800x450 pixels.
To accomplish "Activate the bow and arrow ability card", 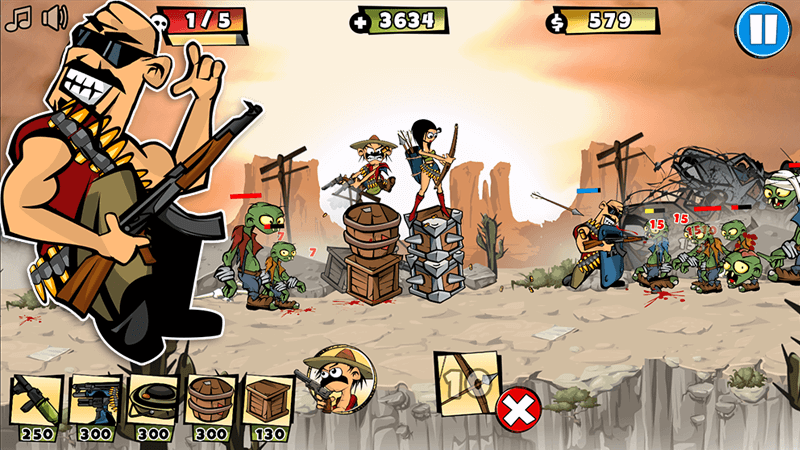I will pyautogui.click(x=467, y=384).
